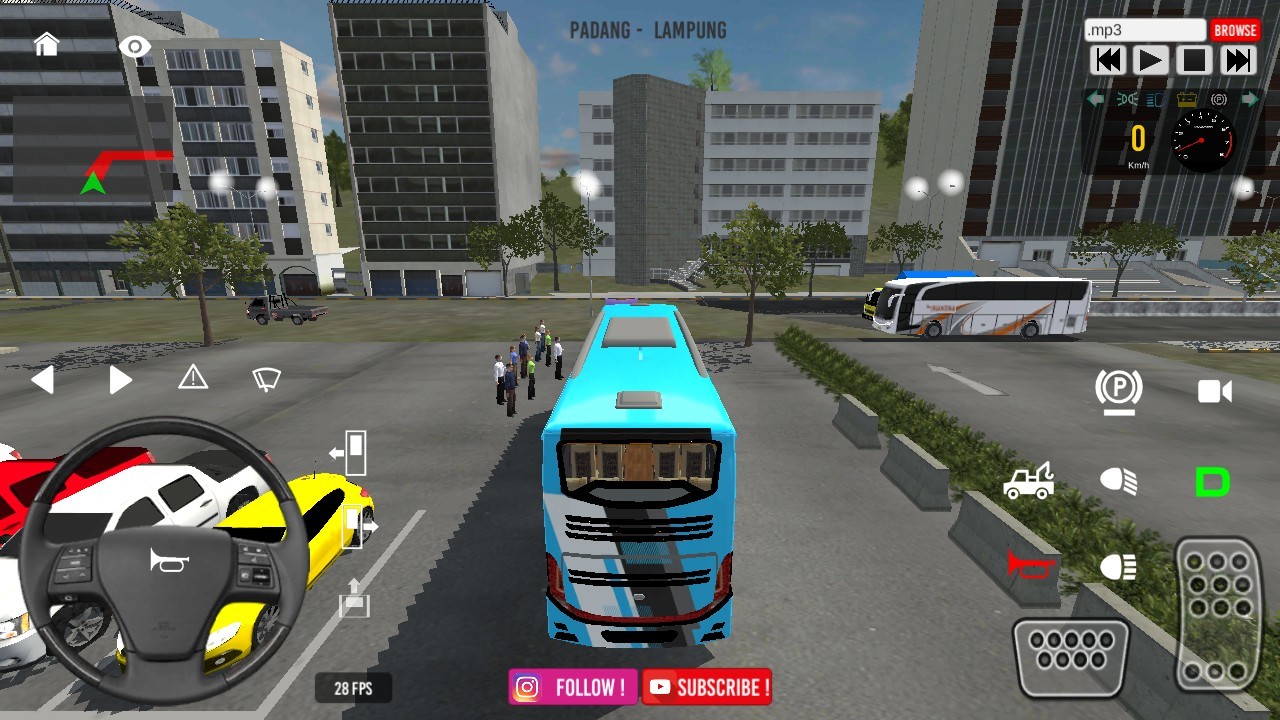Toggle the parking brake button
The height and width of the screenshot is (720, 1280).
pyautogui.click(x=1118, y=389)
